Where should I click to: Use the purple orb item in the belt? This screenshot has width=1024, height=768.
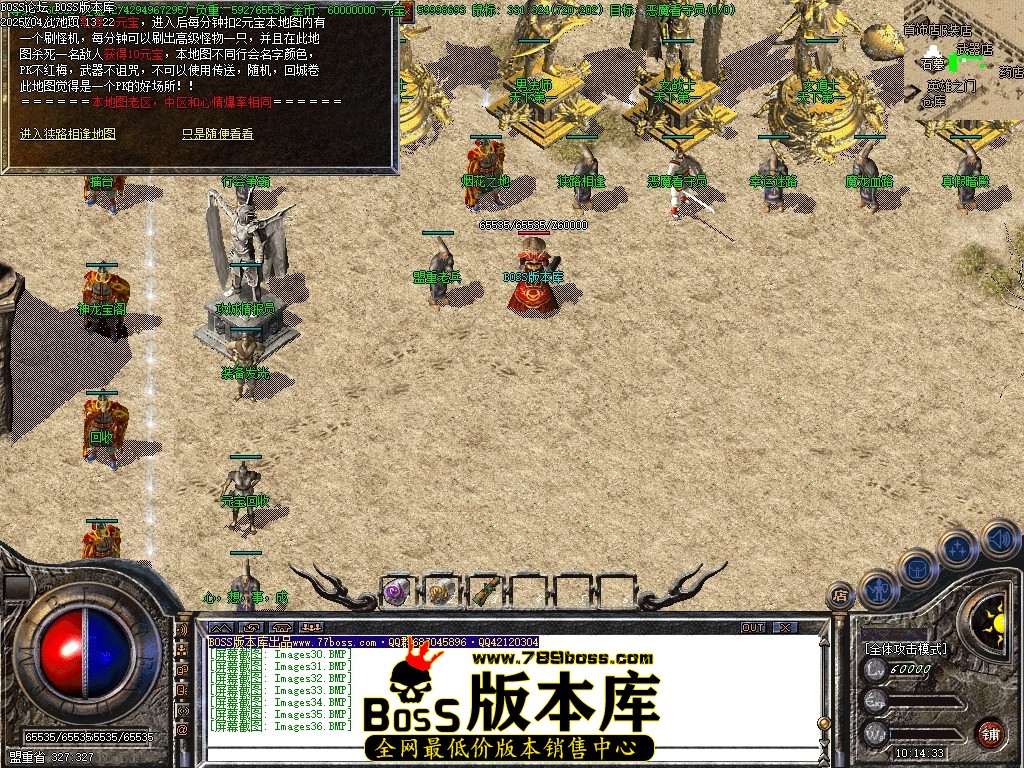(x=396, y=591)
